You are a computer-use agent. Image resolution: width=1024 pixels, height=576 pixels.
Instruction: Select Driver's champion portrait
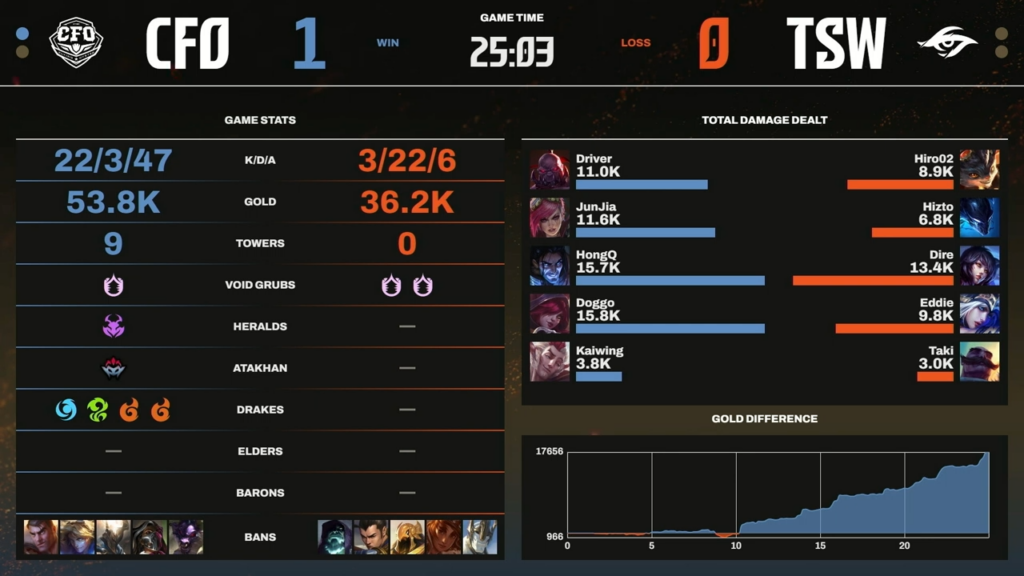coord(549,170)
